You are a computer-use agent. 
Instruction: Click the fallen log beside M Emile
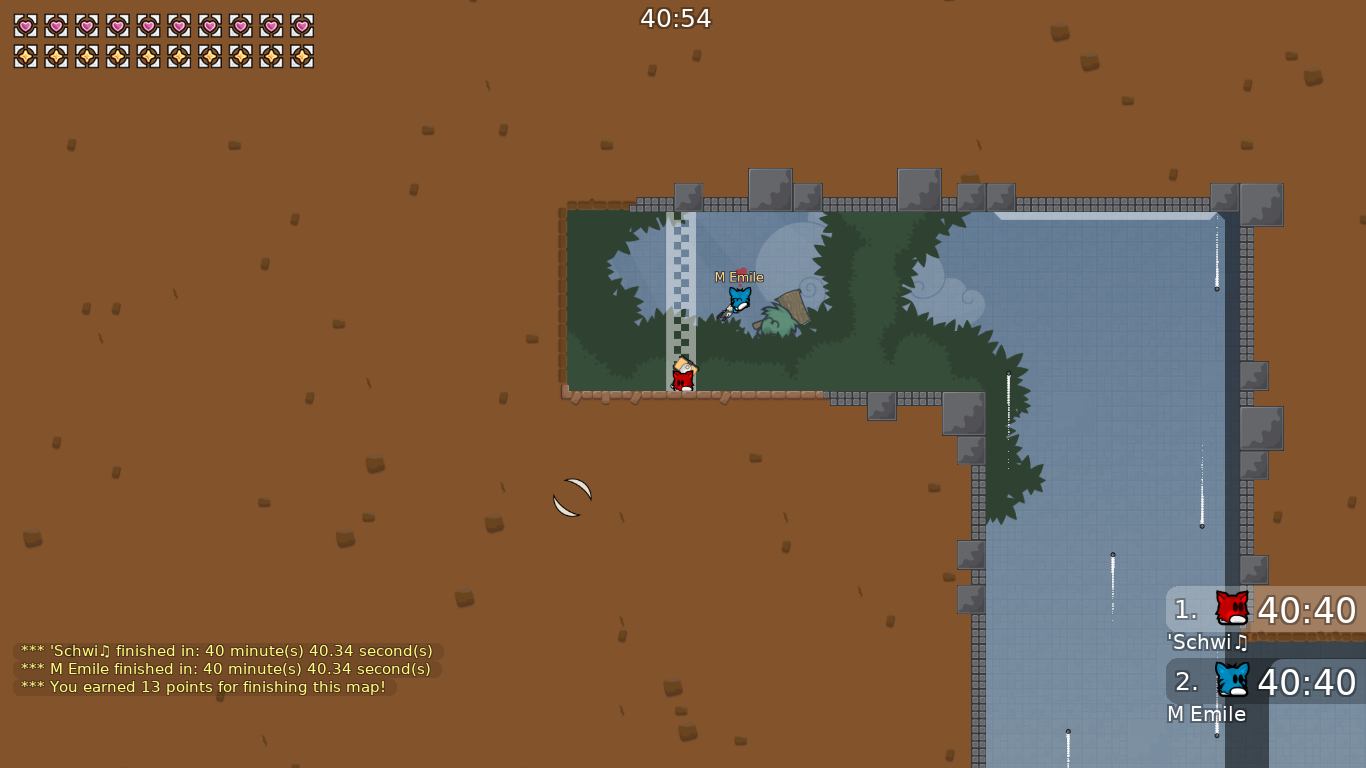click(x=790, y=305)
